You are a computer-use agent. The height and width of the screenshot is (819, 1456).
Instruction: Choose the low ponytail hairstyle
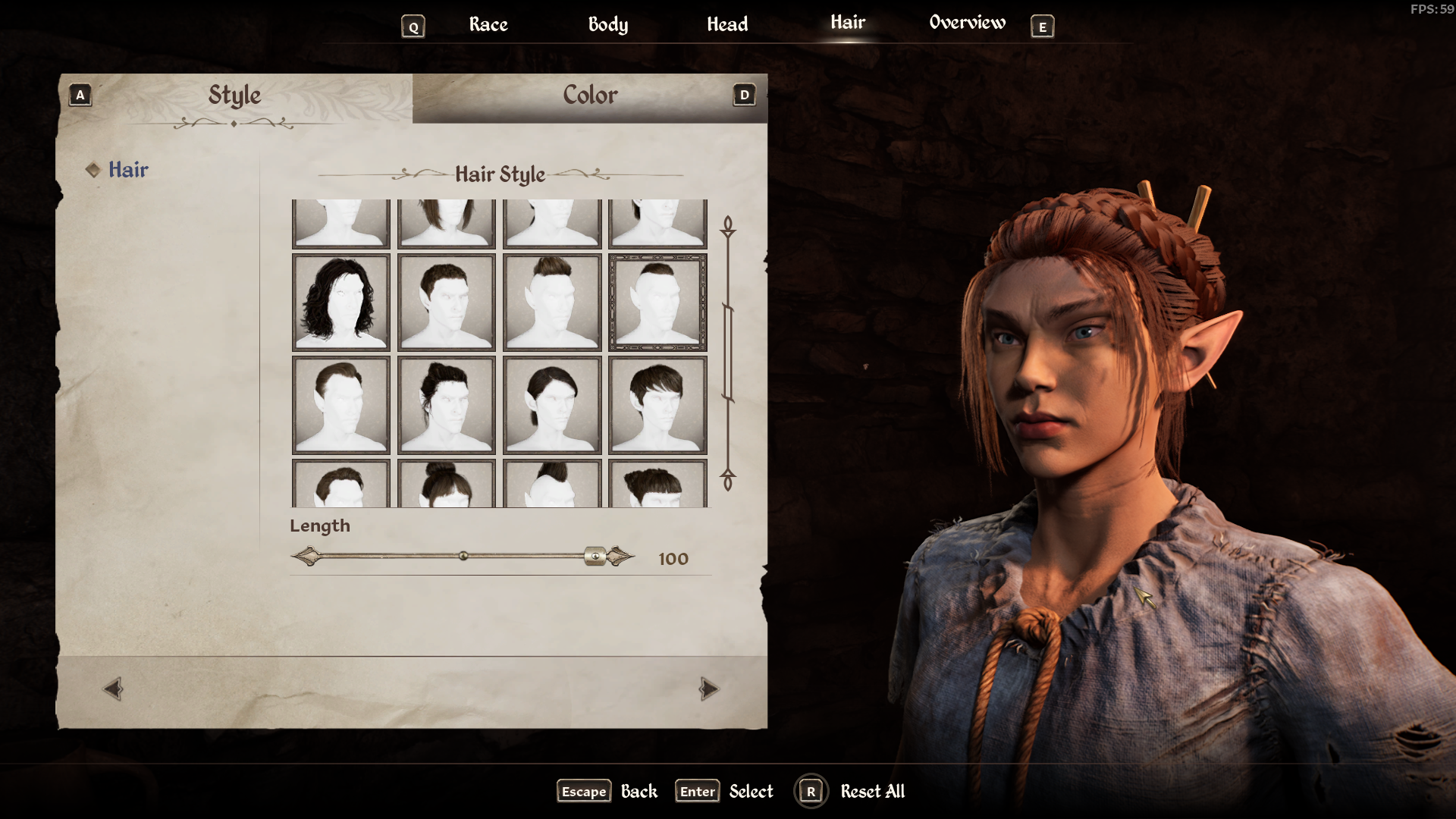[x=552, y=405]
